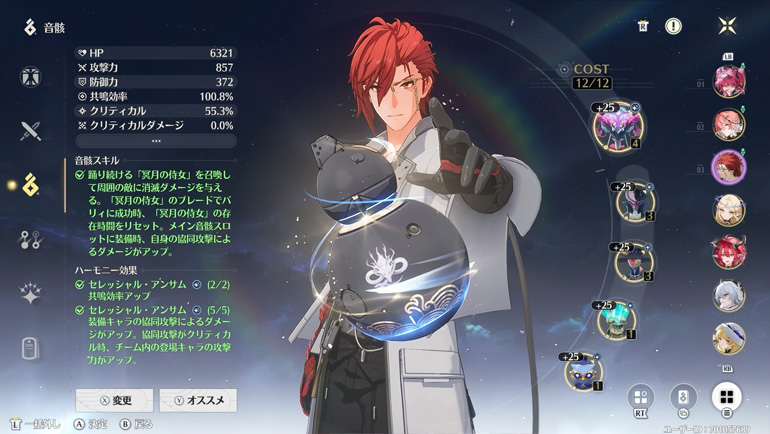Image resolution: width=770 pixels, height=434 pixels.
Task: Open the exclamation mark info icon
Action: pyautogui.click(x=674, y=26)
